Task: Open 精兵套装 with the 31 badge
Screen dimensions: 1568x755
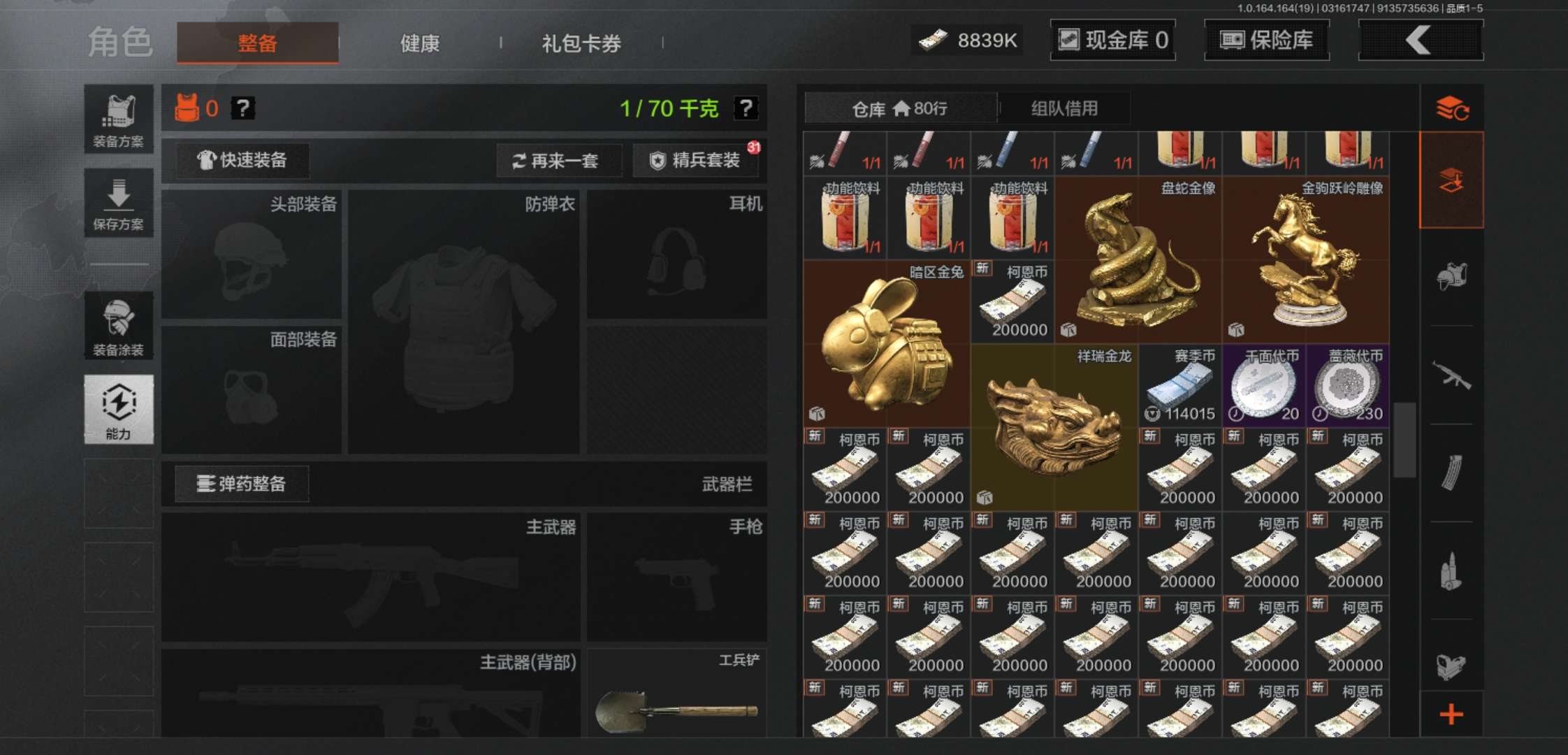Action: click(x=695, y=161)
